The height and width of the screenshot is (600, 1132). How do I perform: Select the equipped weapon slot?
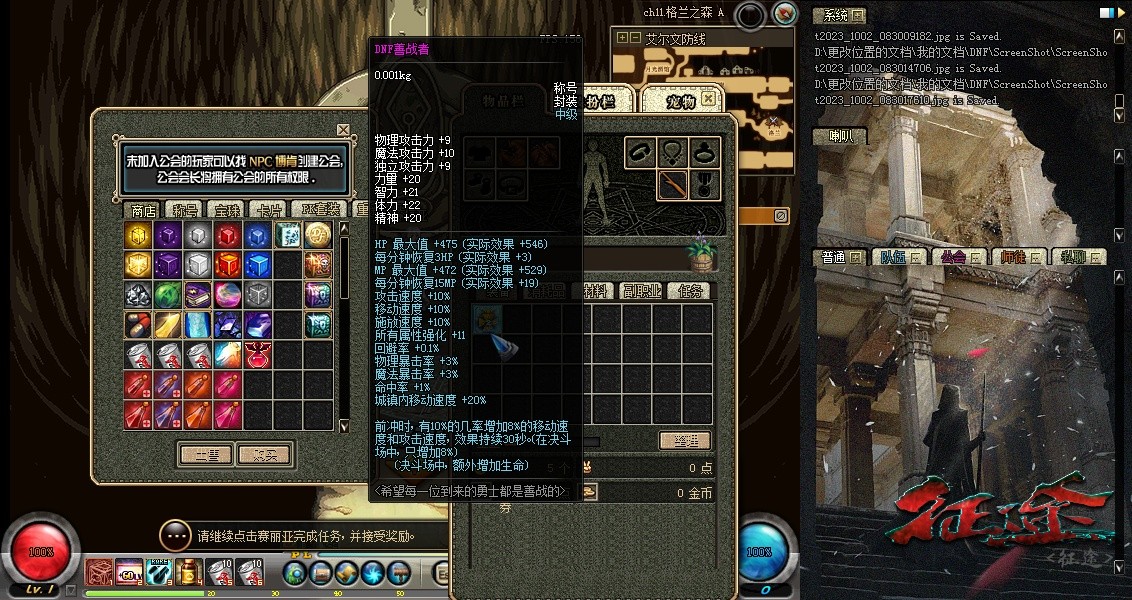[673, 184]
